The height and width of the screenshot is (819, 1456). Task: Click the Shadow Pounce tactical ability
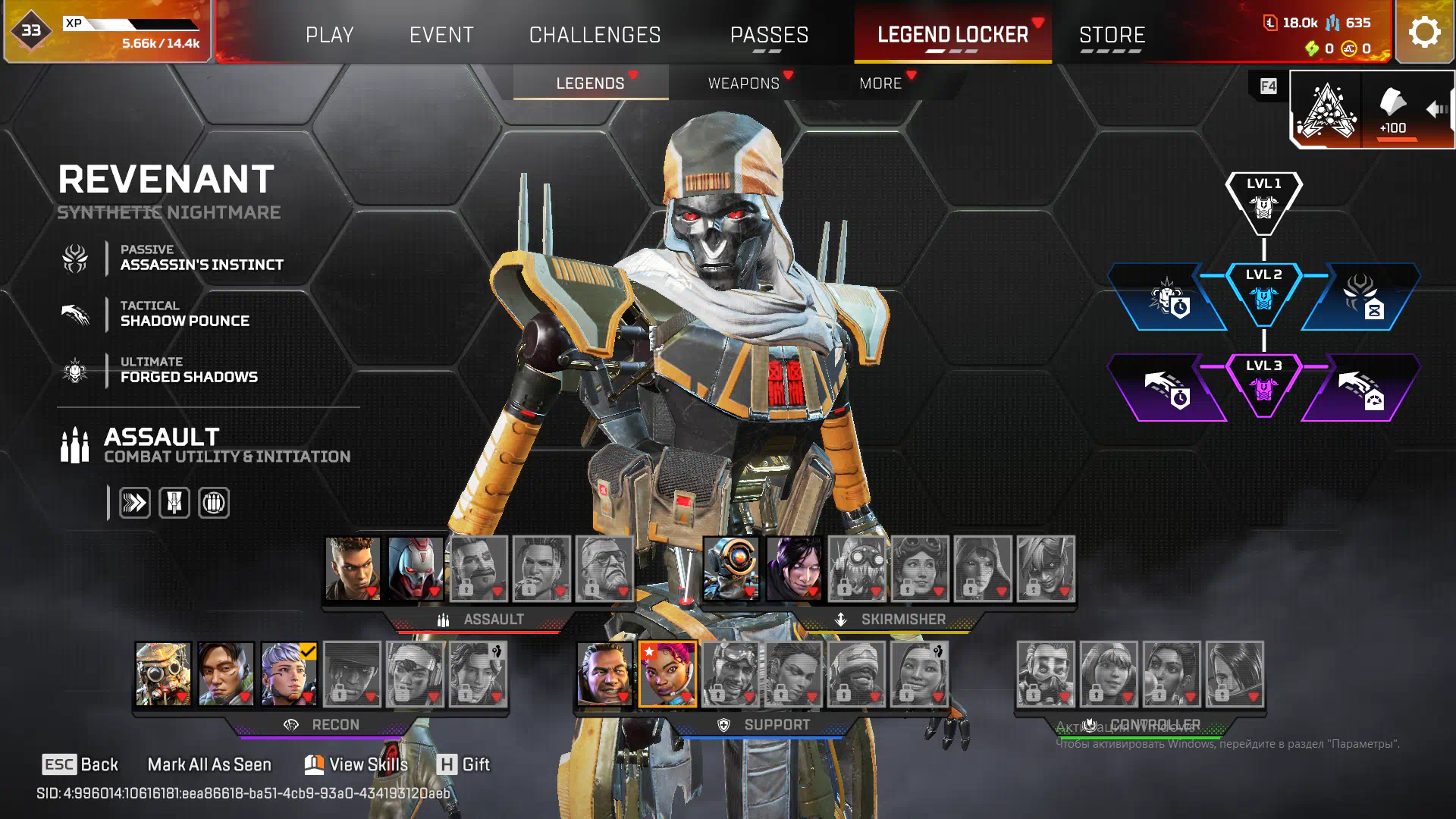coord(184,314)
